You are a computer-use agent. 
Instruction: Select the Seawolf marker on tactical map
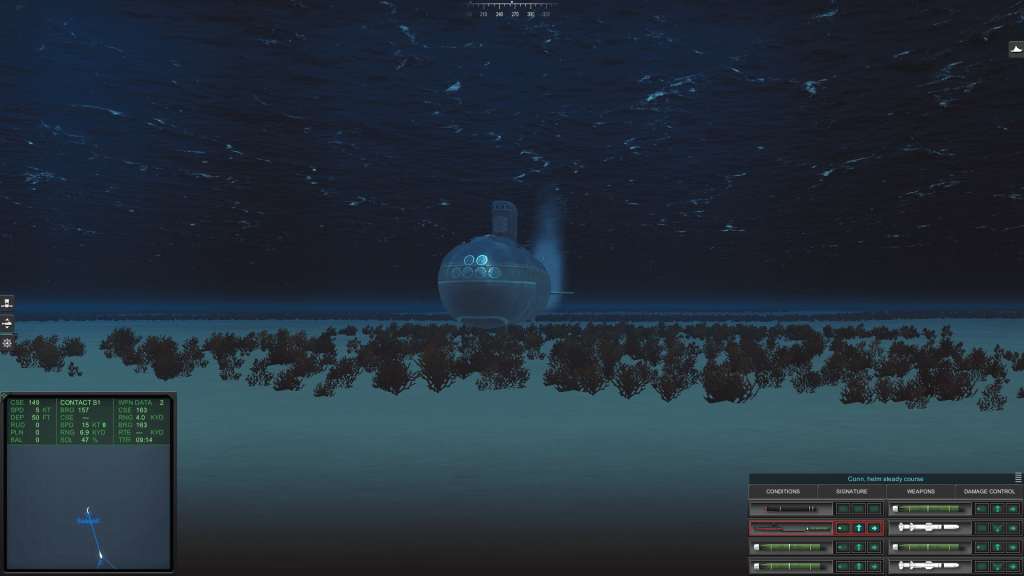pos(88,520)
